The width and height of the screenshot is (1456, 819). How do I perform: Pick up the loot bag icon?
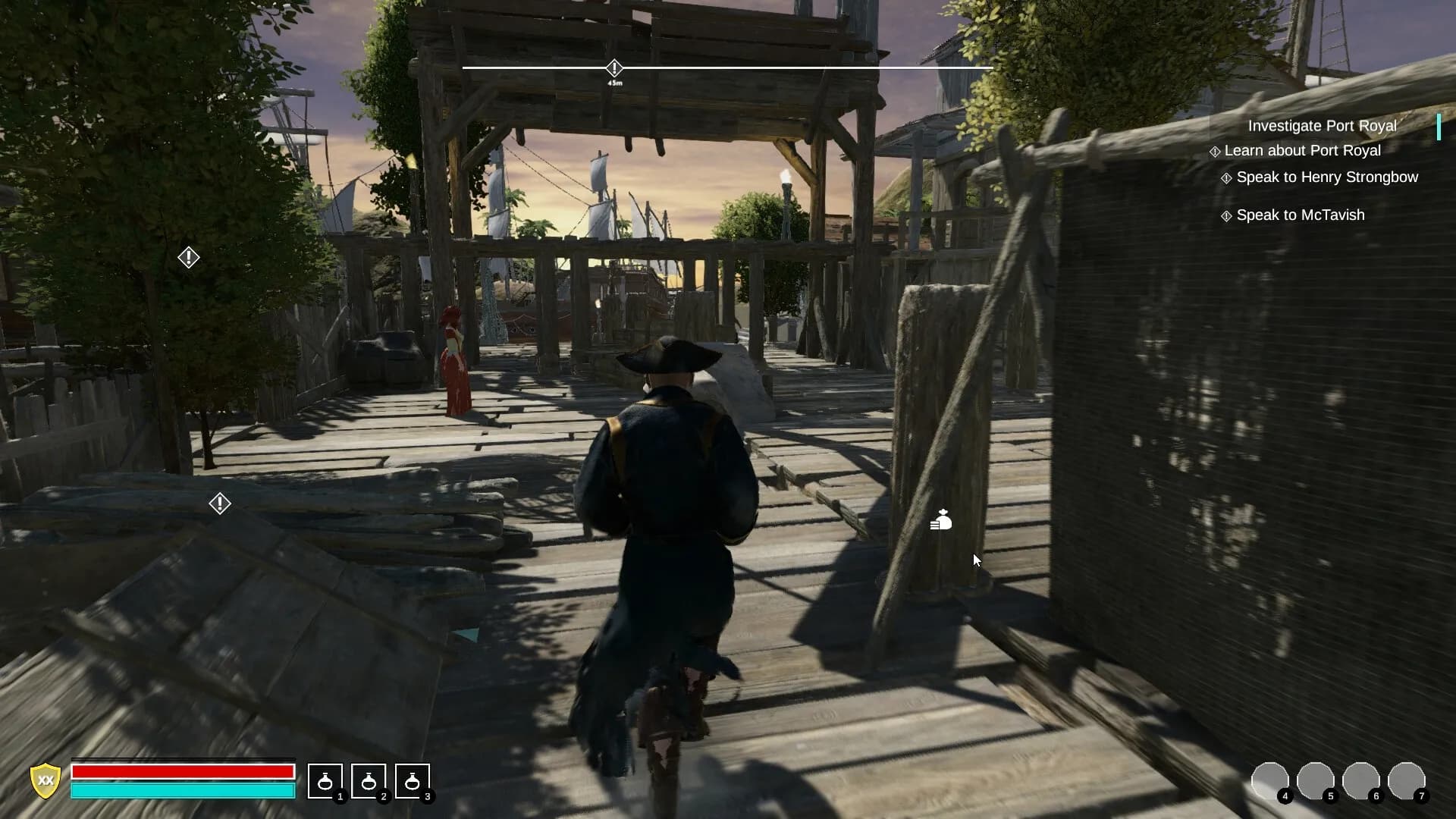tap(940, 522)
